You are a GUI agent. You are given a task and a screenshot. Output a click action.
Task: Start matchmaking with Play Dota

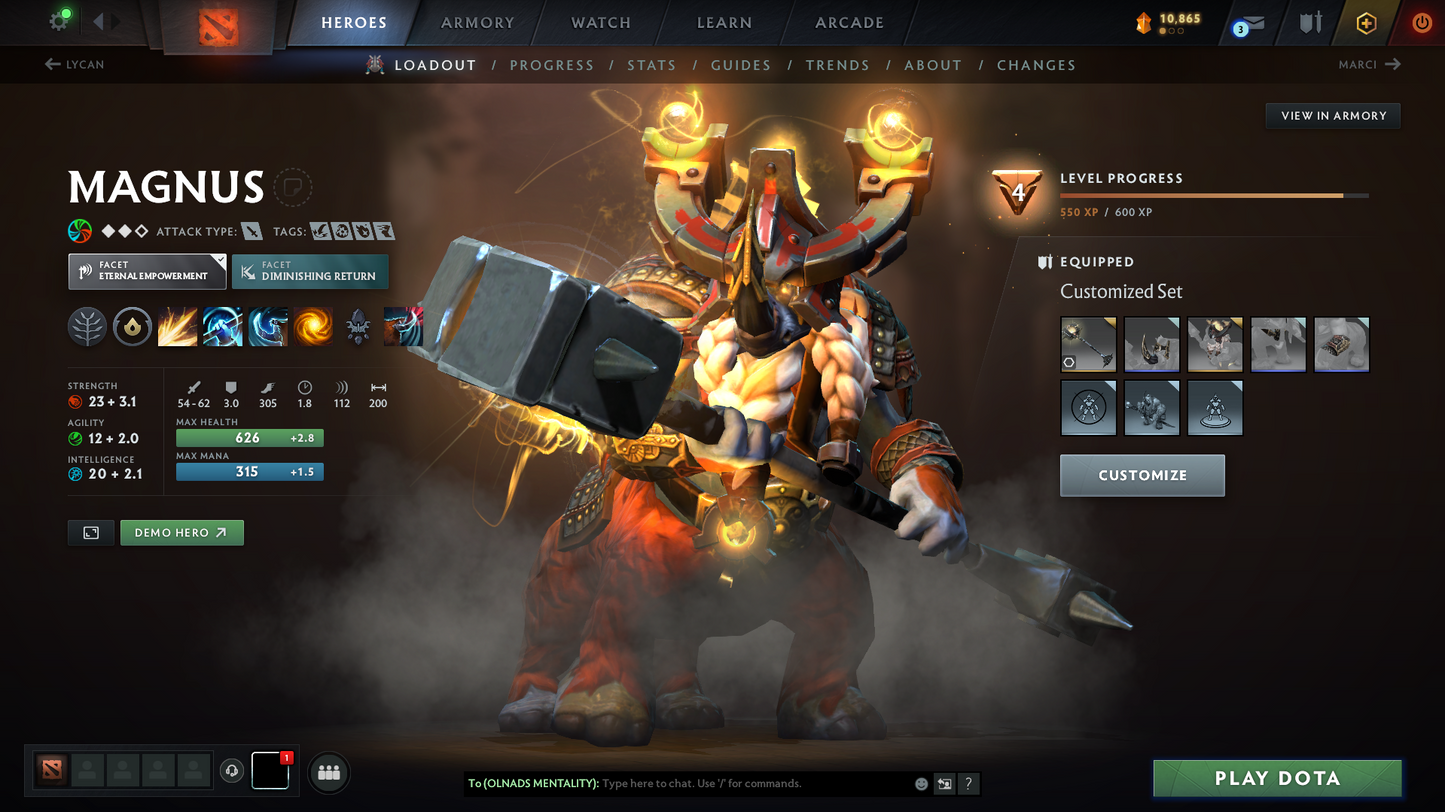(x=1276, y=778)
